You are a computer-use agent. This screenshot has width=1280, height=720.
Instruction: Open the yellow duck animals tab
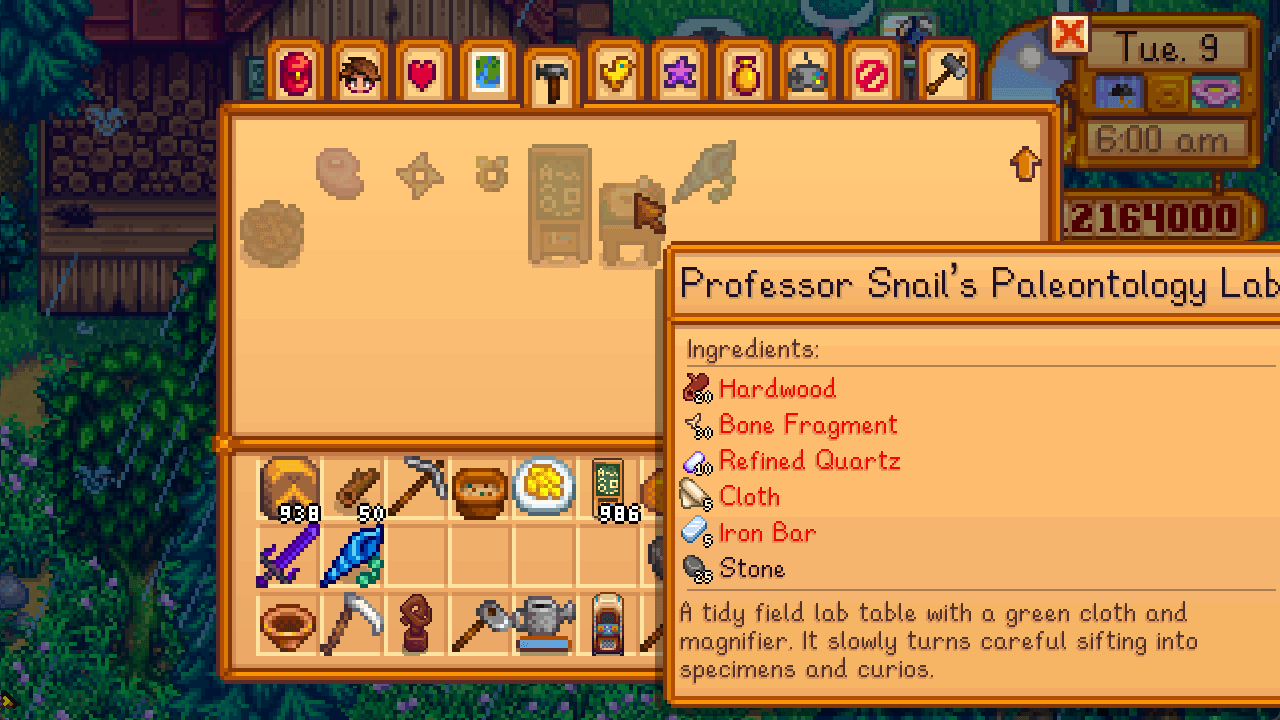[x=616, y=75]
